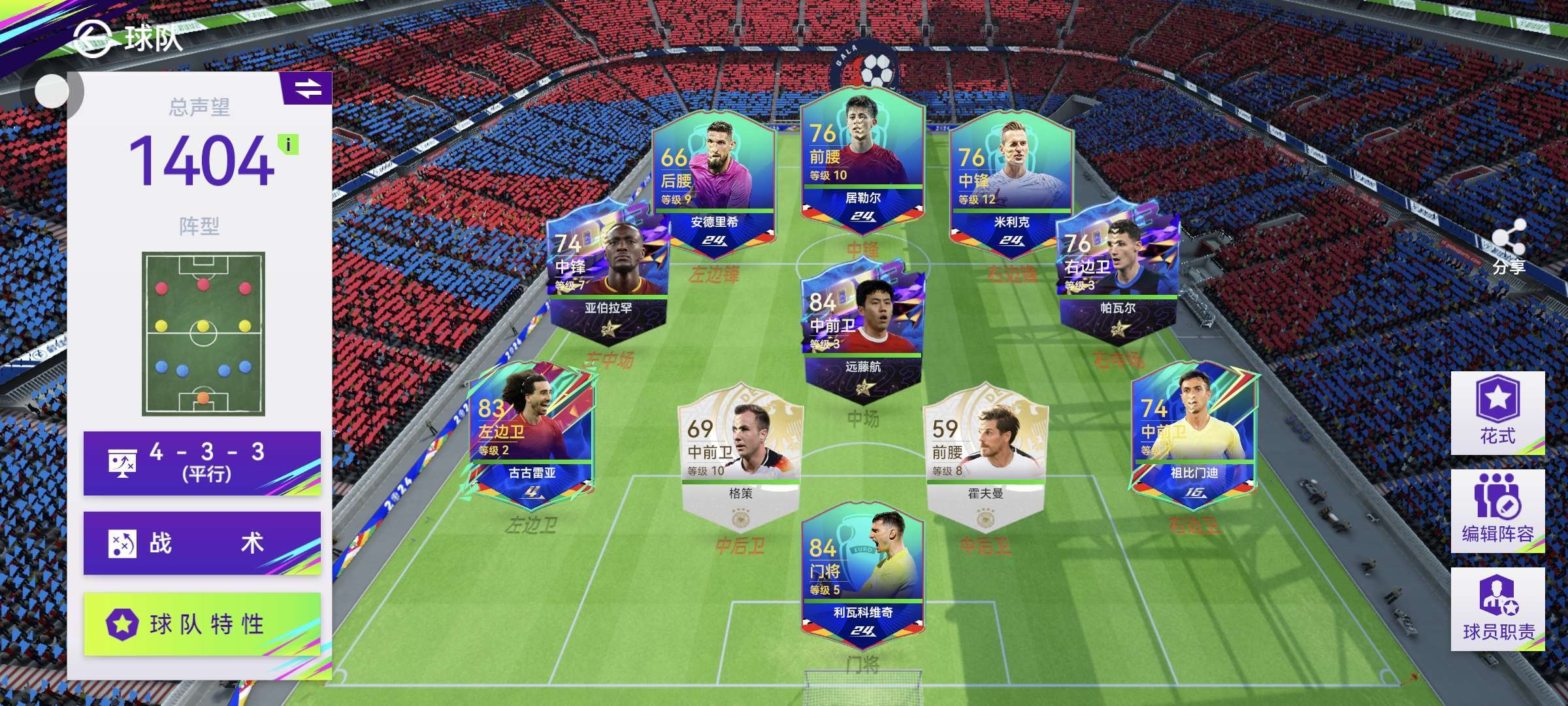Open 球队特性 team traits
Image resolution: width=1568 pixels, height=706 pixels.
point(202,624)
